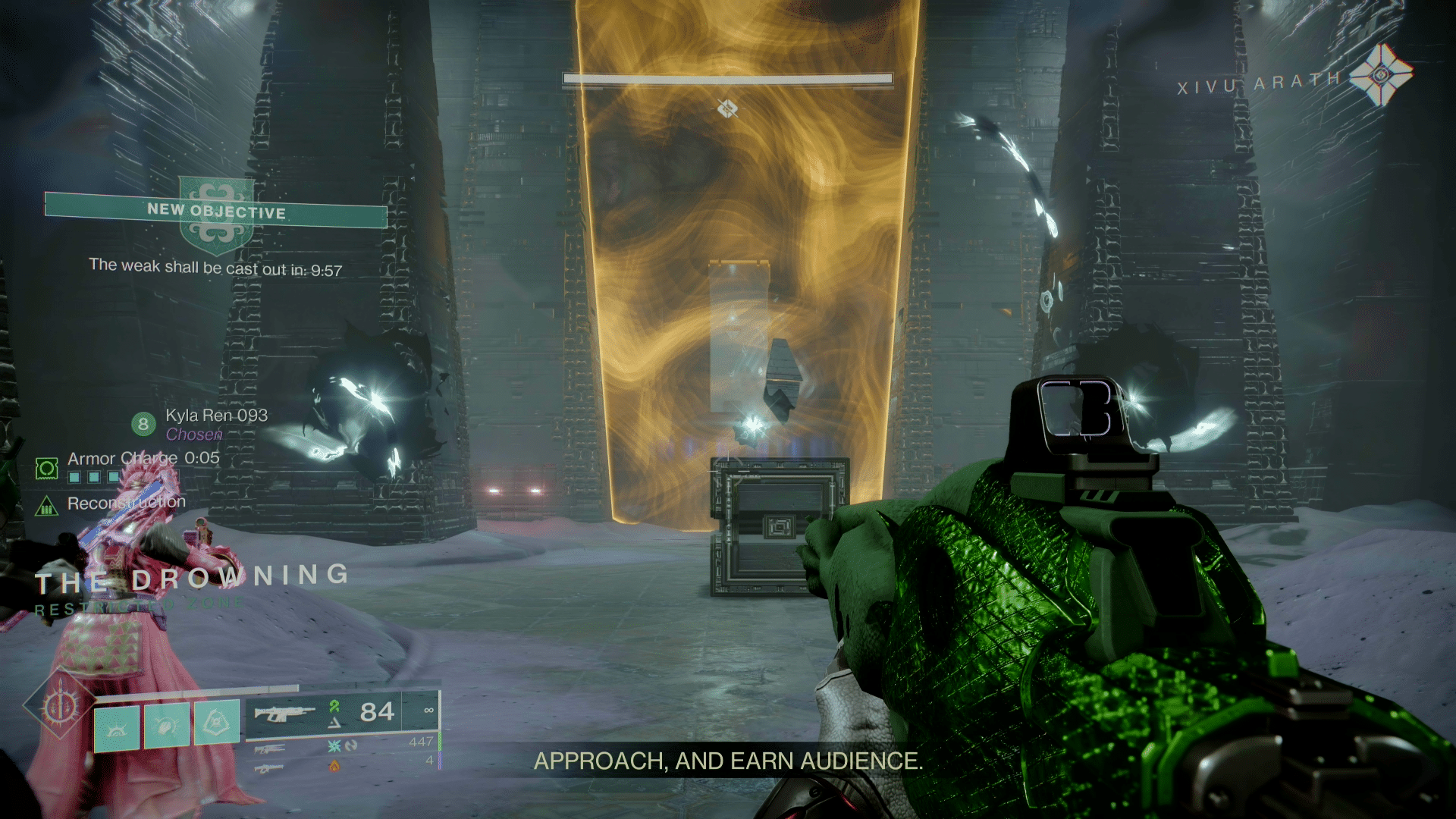Click the Armor Charge buff icon
The width and height of the screenshot is (1456, 819).
pyautogui.click(x=47, y=469)
